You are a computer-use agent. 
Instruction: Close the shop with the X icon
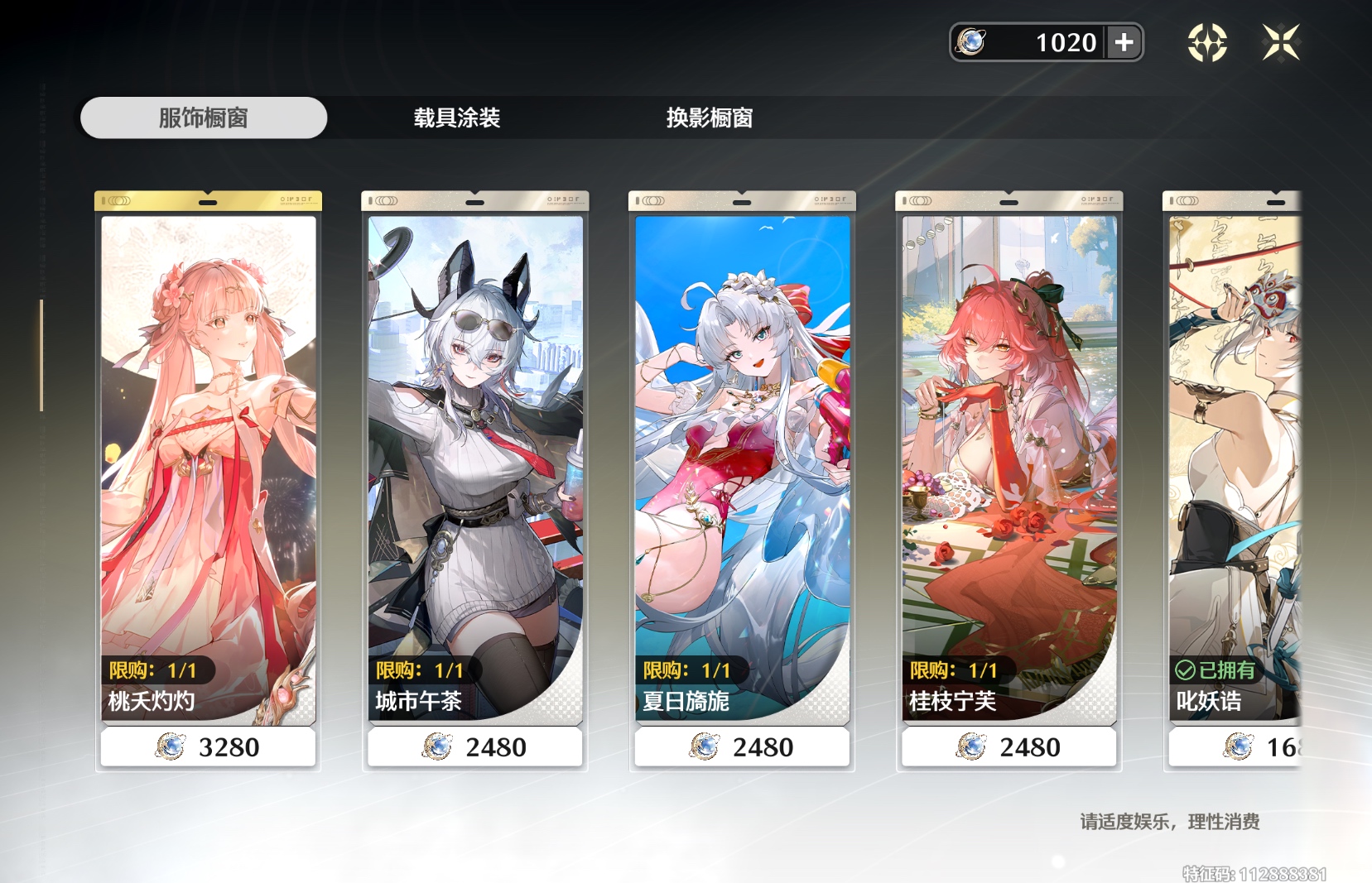click(x=1281, y=42)
